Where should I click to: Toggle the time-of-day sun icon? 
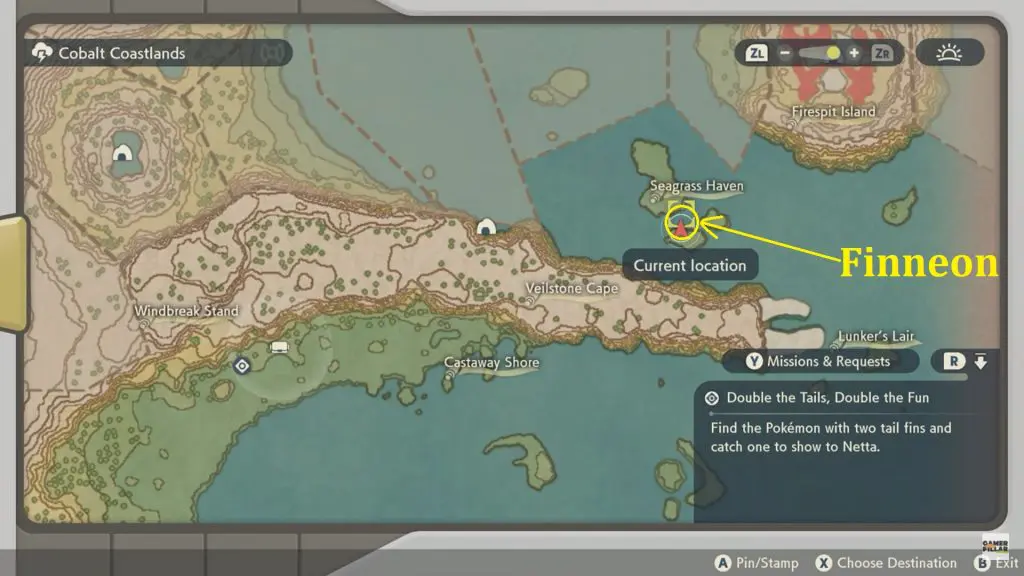(949, 53)
